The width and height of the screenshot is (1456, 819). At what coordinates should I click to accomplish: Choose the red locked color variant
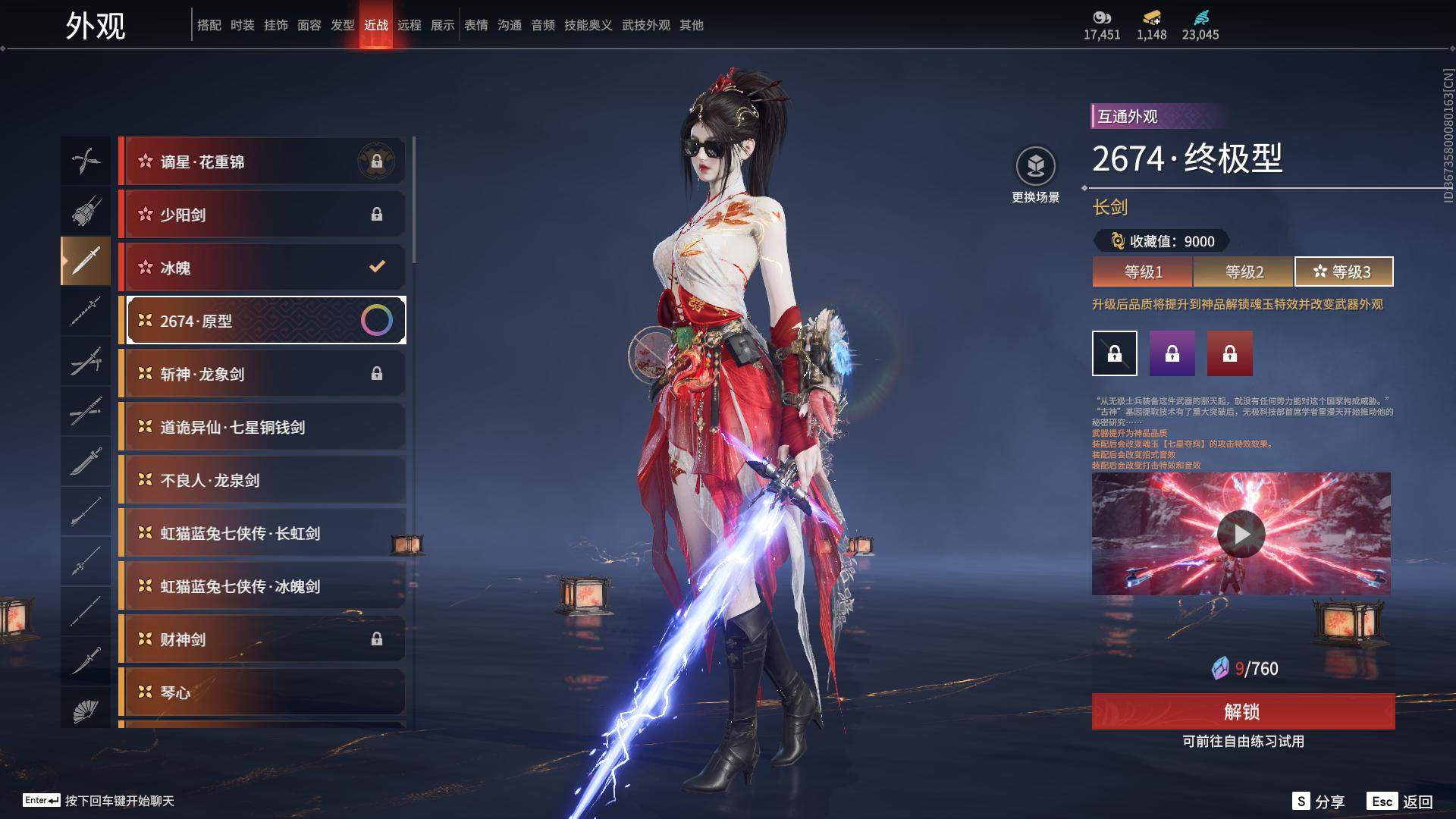point(1229,353)
